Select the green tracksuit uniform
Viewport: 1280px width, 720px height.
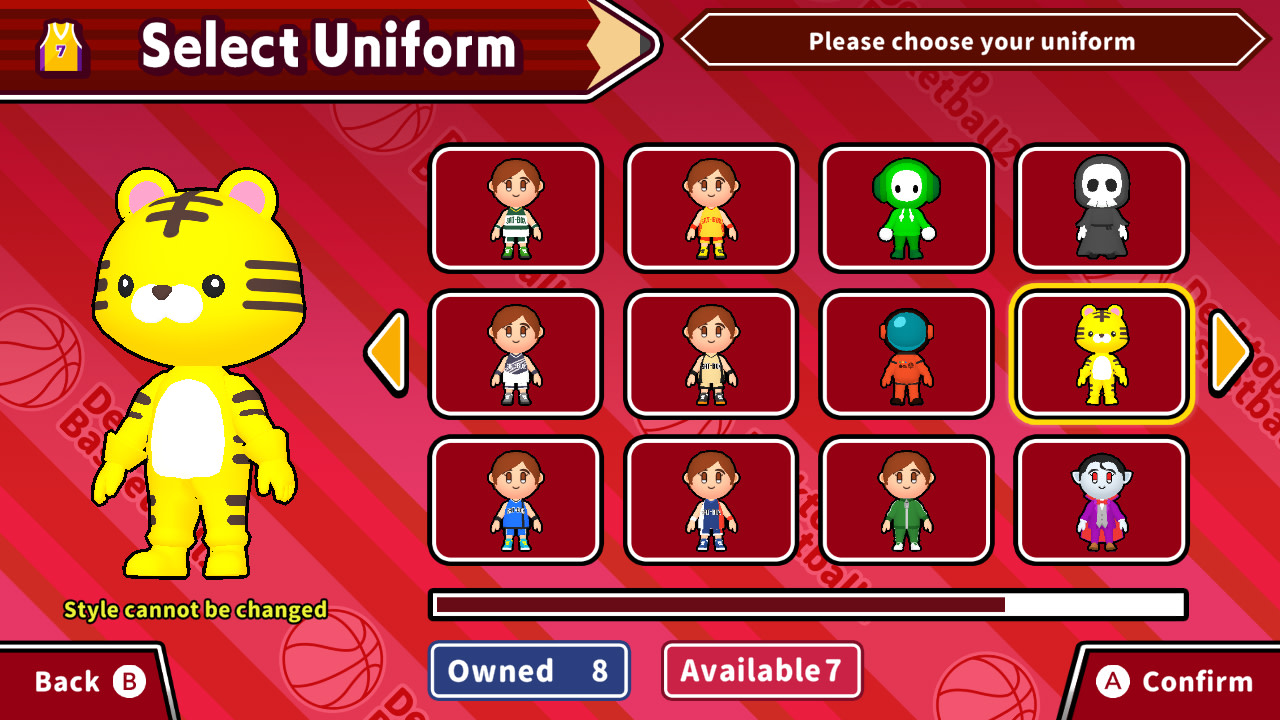click(905, 500)
